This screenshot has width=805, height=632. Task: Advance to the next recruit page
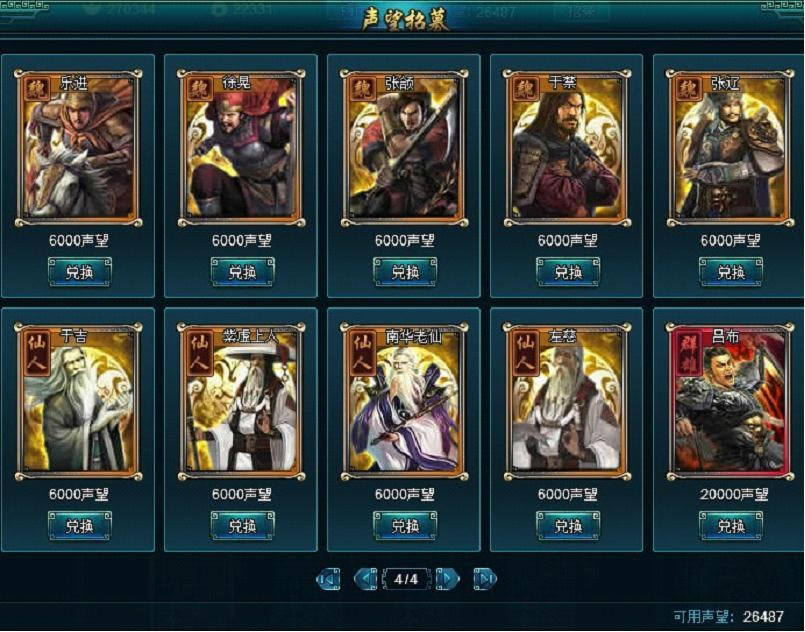tap(447, 579)
